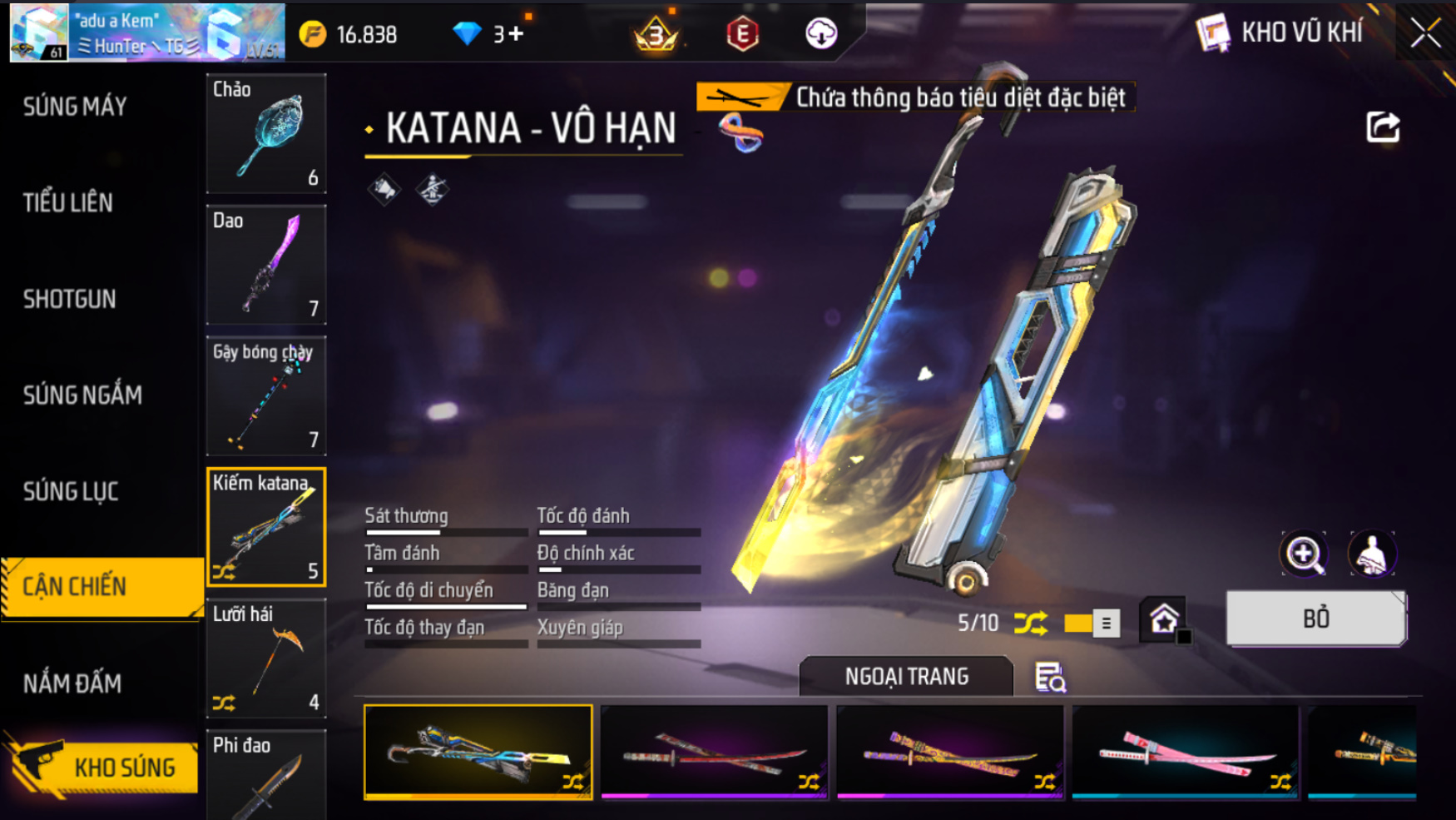Choose the Dao weapon tile

pyautogui.click(x=266, y=265)
